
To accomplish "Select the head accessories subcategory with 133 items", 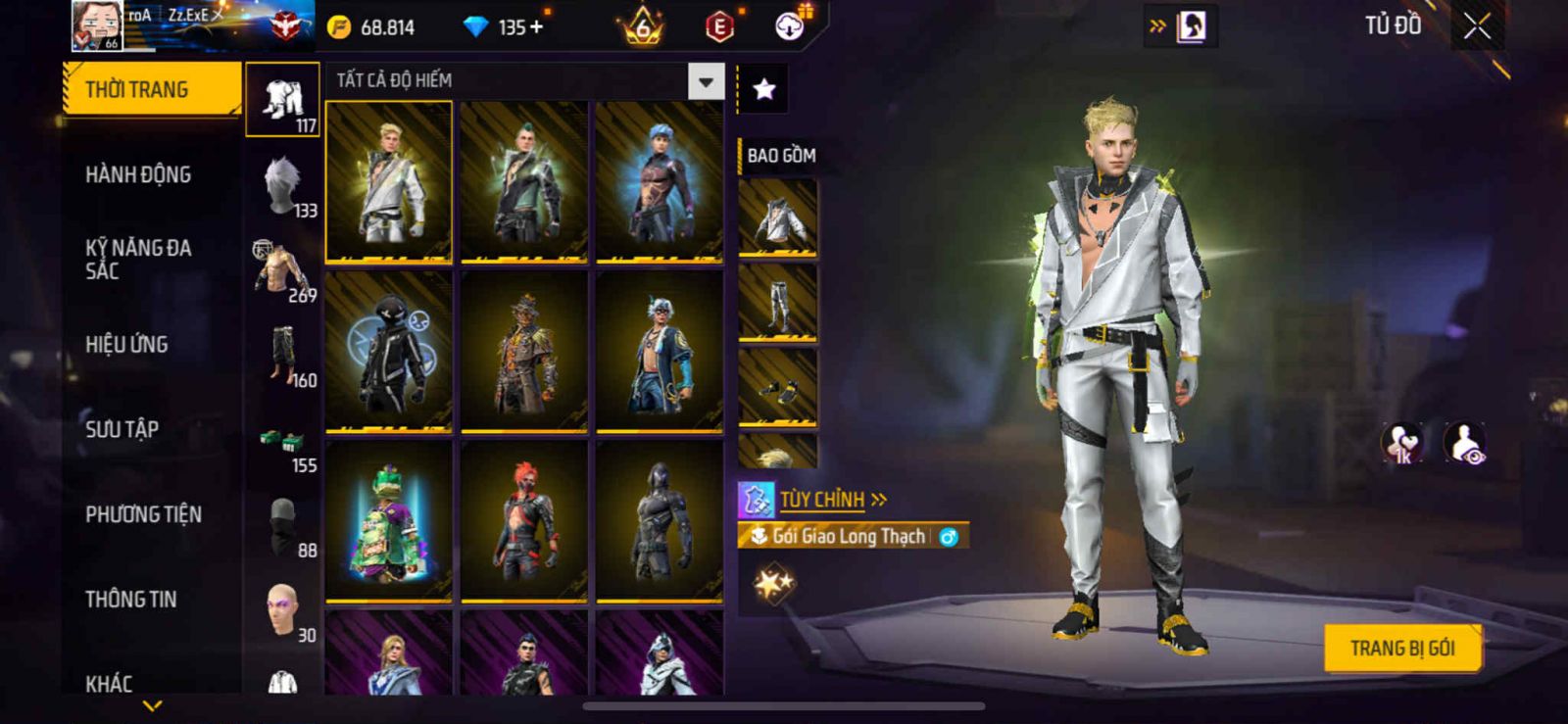I will (x=283, y=186).
